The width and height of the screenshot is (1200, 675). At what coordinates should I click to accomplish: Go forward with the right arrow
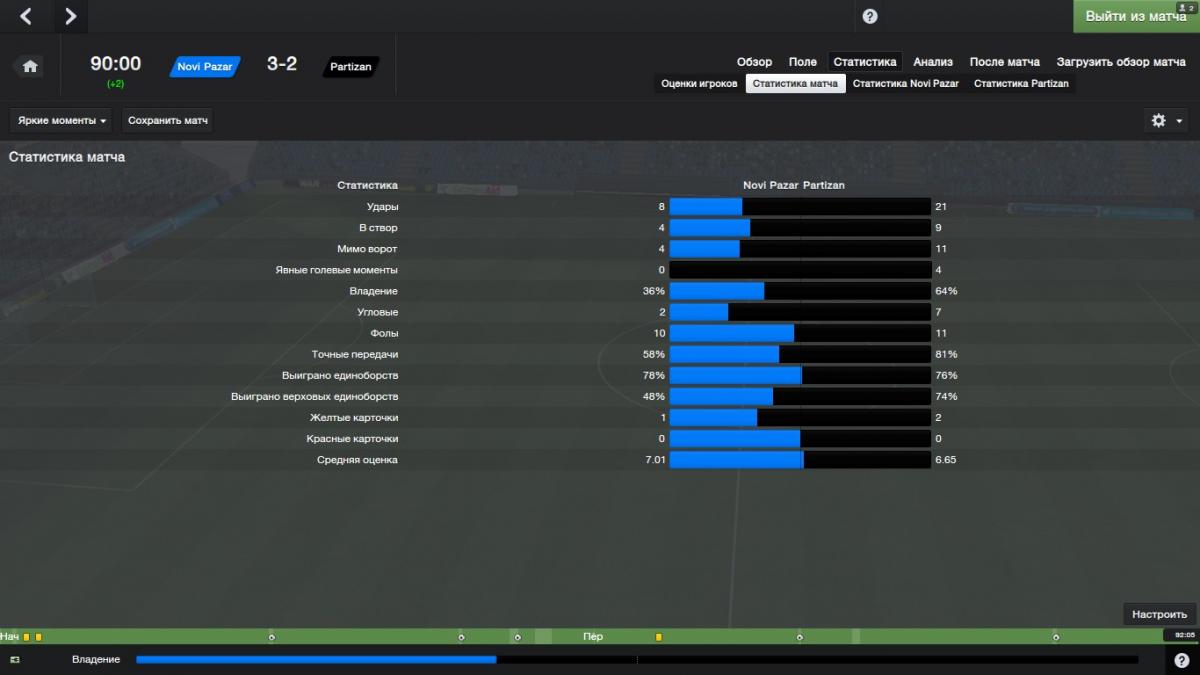[x=69, y=16]
